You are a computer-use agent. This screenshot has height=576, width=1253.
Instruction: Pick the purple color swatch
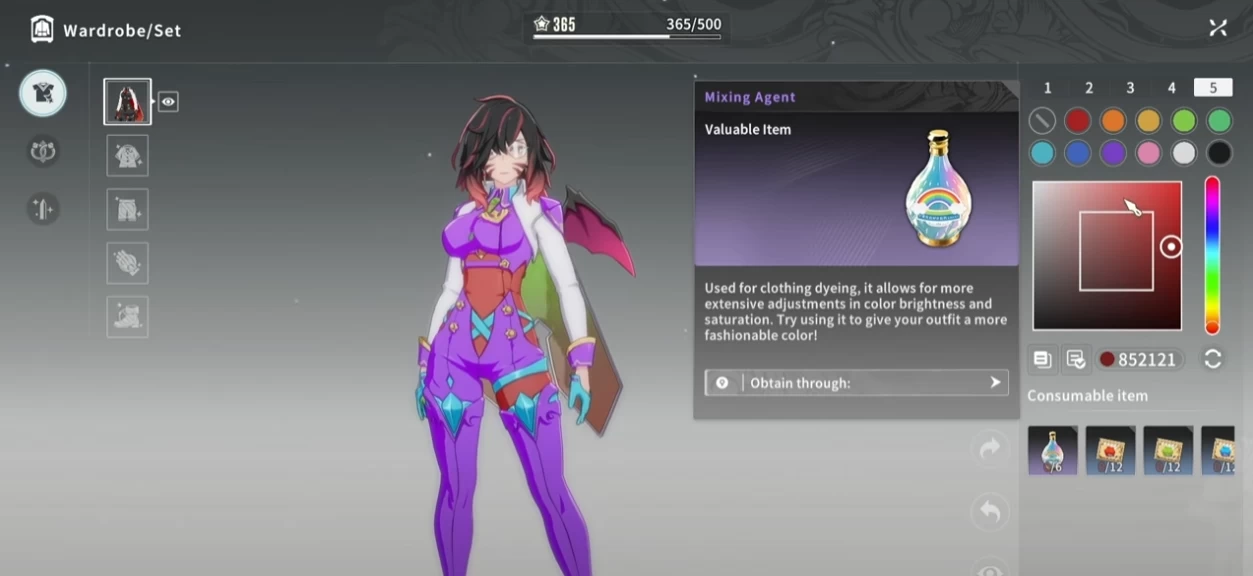tap(1113, 153)
